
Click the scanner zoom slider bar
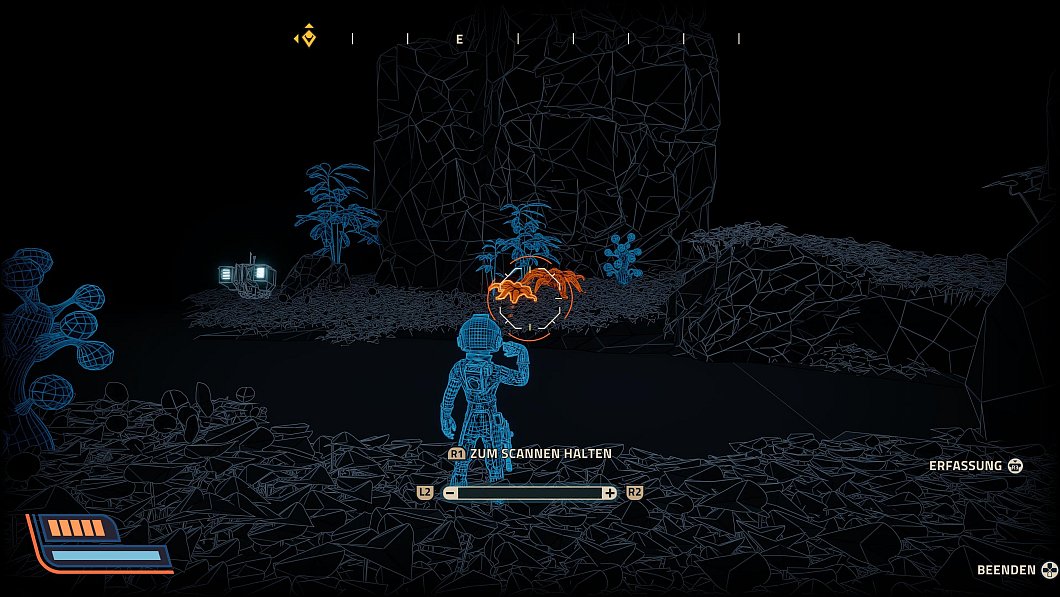[x=530, y=493]
